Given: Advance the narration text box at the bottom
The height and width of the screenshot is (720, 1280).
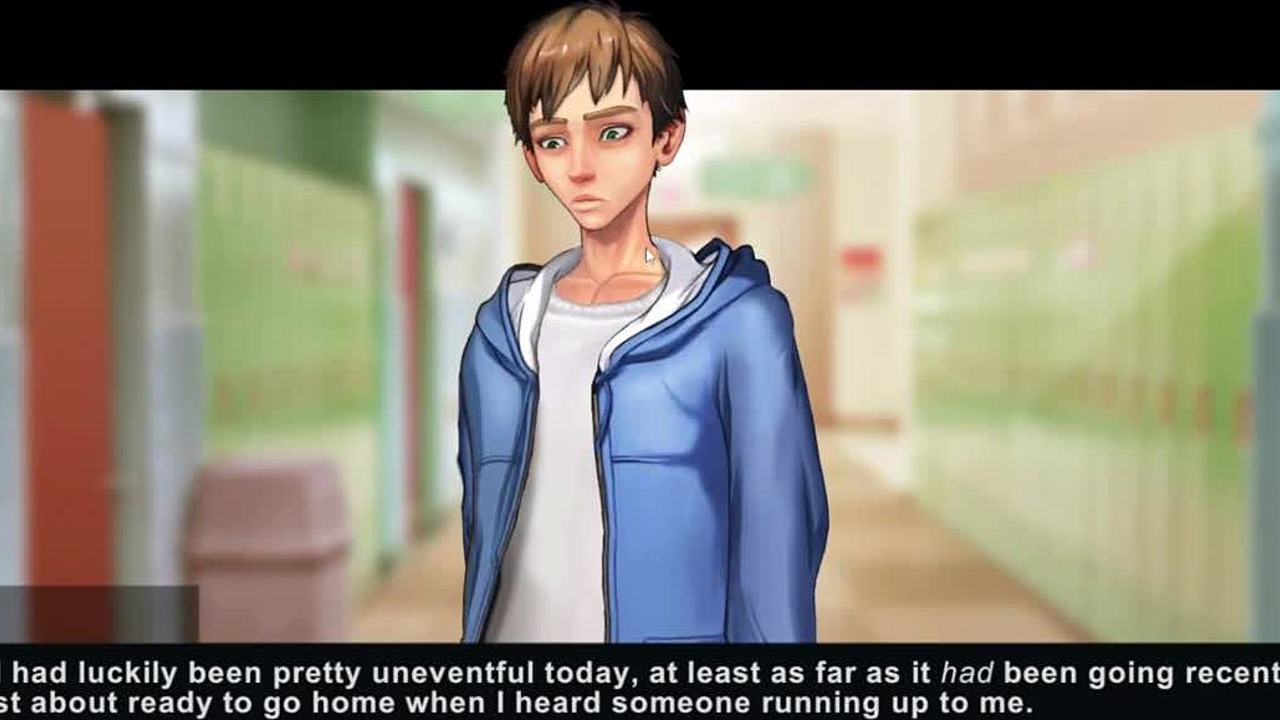Looking at the screenshot, I should (640, 686).
